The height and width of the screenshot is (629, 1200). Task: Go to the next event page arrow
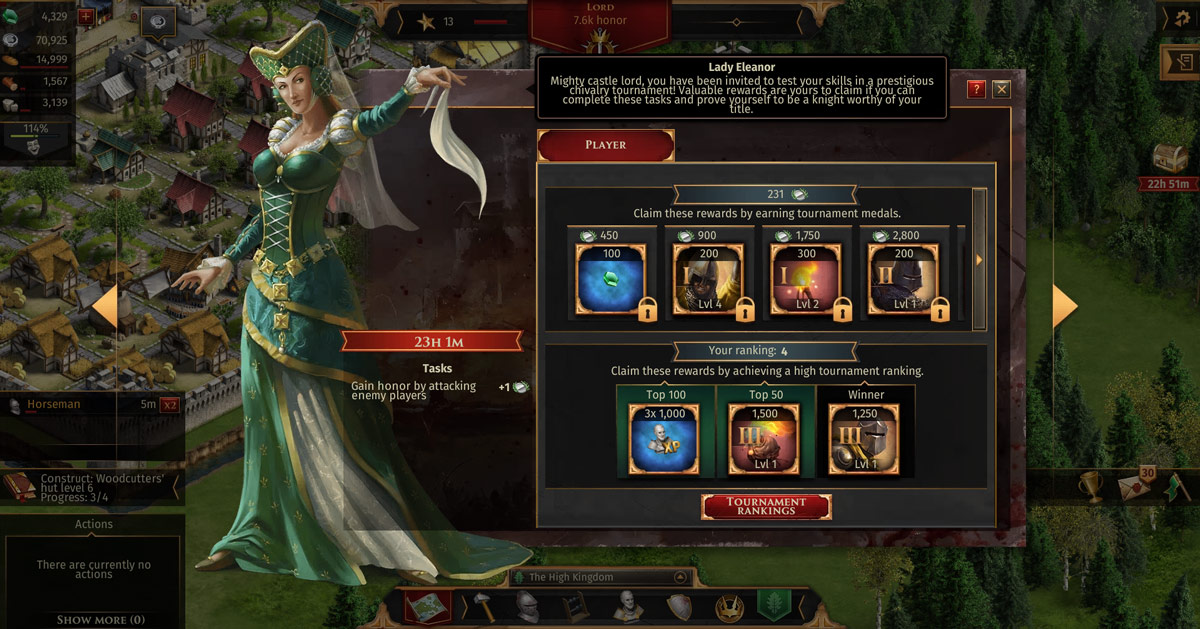point(1064,307)
